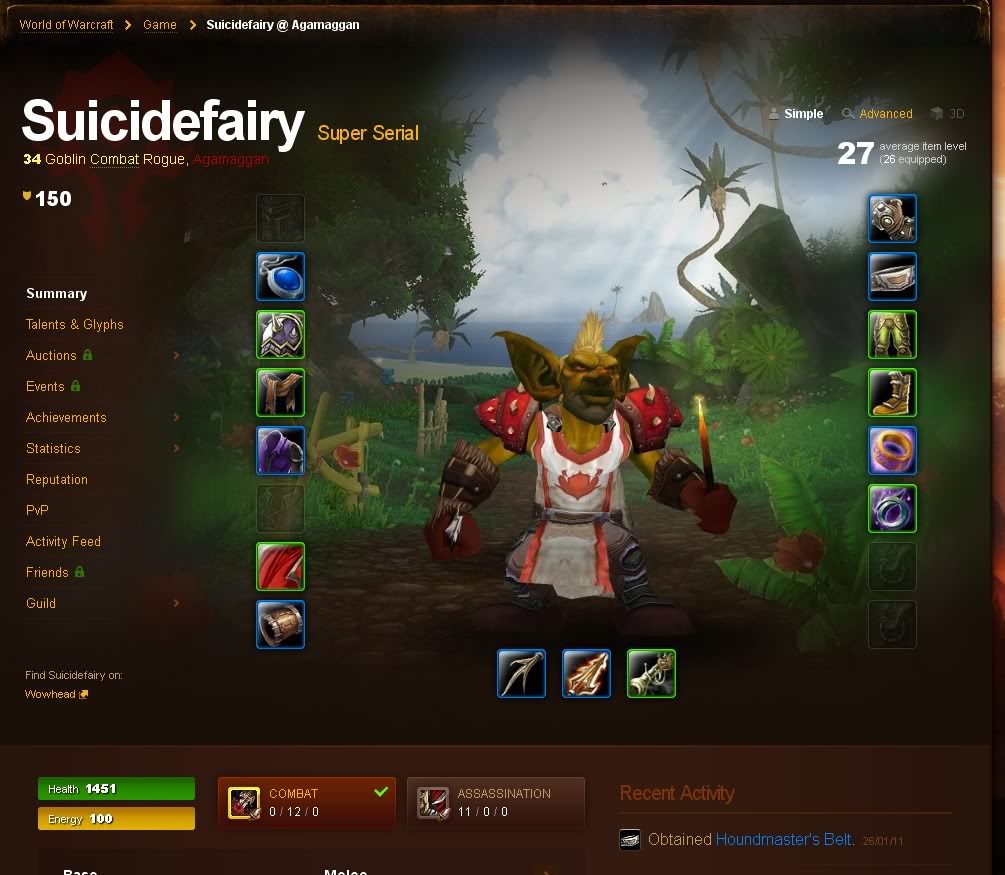The height and width of the screenshot is (875, 1005).
Task: Open the Talents & Glyphs page
Action: (x=75, y=325)
